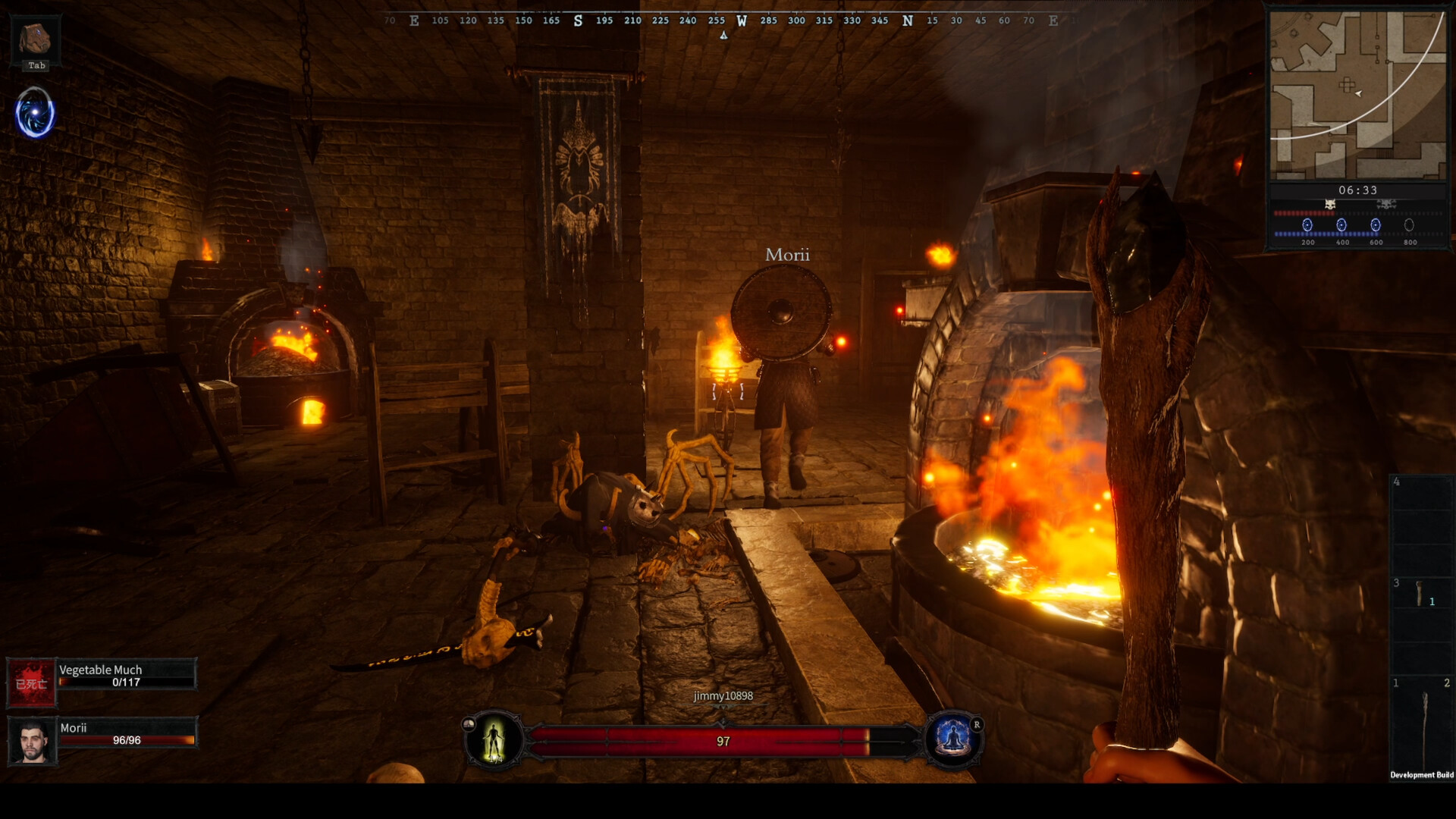Click the third glowing orb near the 600 marker
Viewport: 1456px width, 819px height.
pyautogui.click(x=1376, y=224)
